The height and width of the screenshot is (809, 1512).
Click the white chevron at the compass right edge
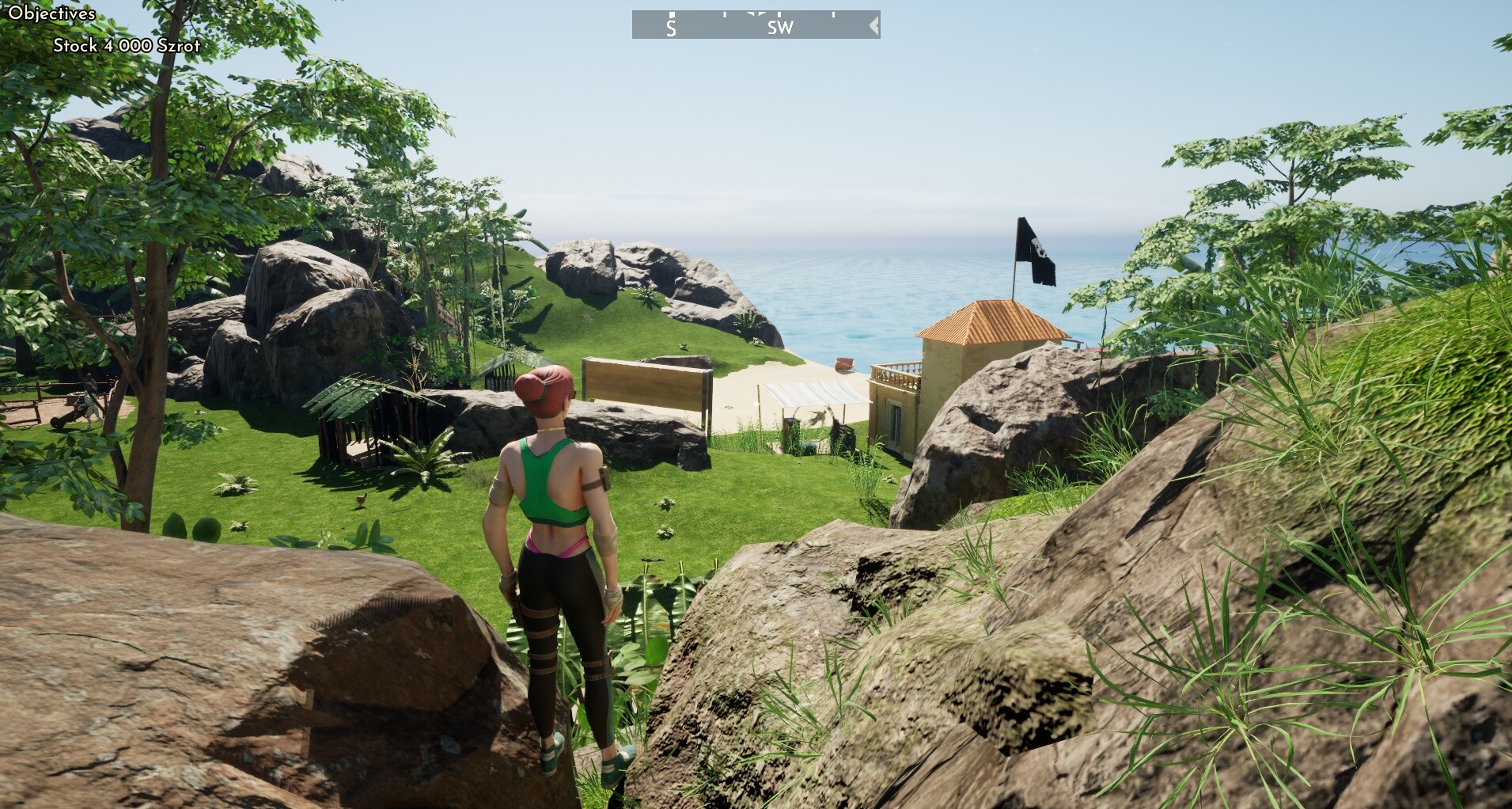click(872, 25)
